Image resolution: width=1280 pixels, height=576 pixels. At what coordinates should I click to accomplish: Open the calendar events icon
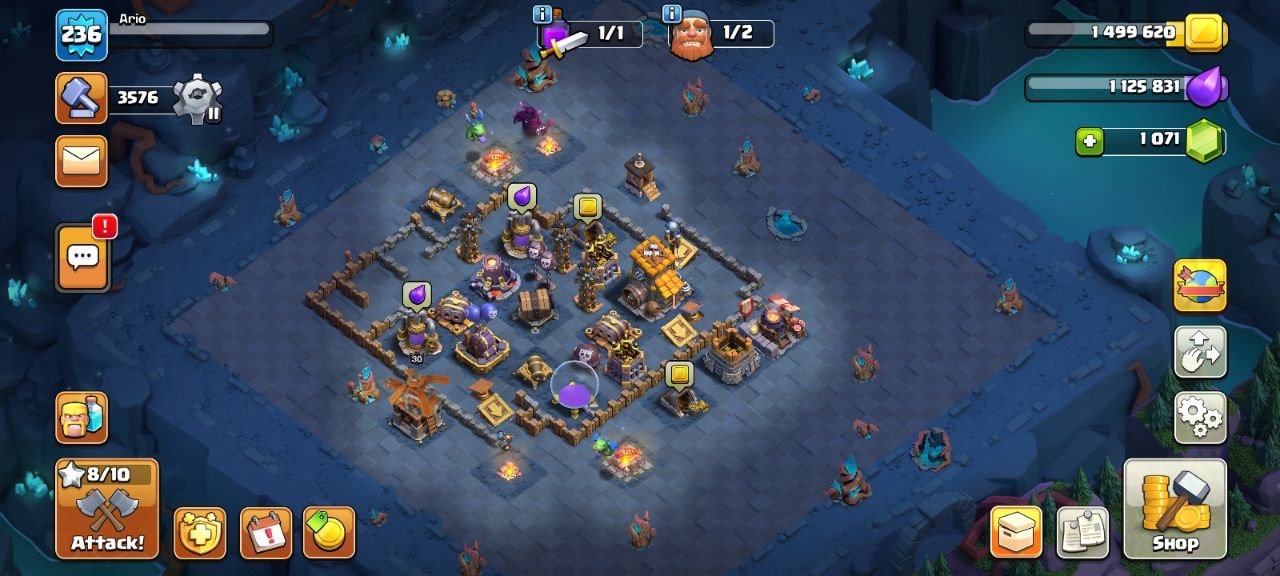click(x=265, y=532)
